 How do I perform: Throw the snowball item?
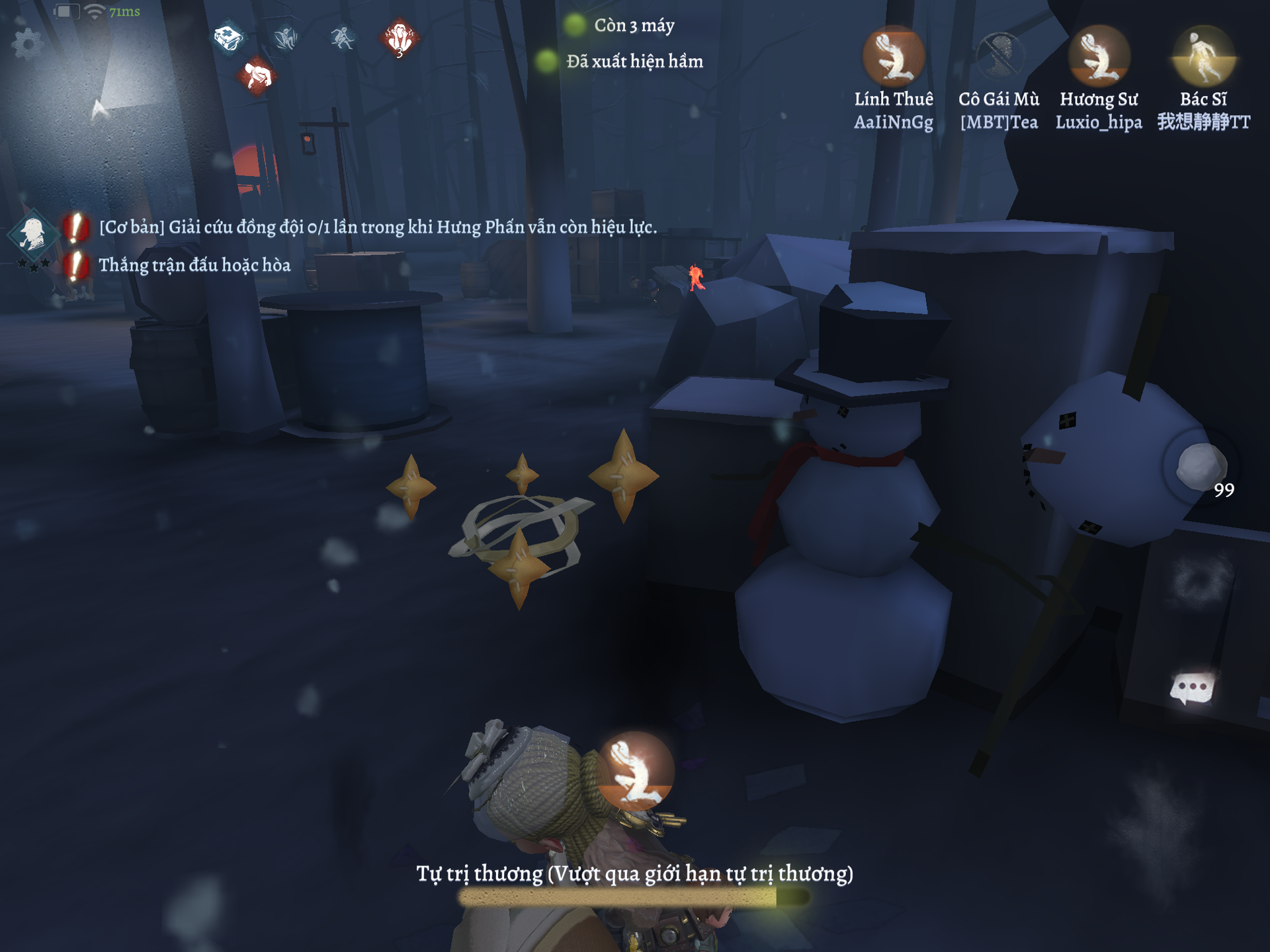click(x=1201, y=465)
